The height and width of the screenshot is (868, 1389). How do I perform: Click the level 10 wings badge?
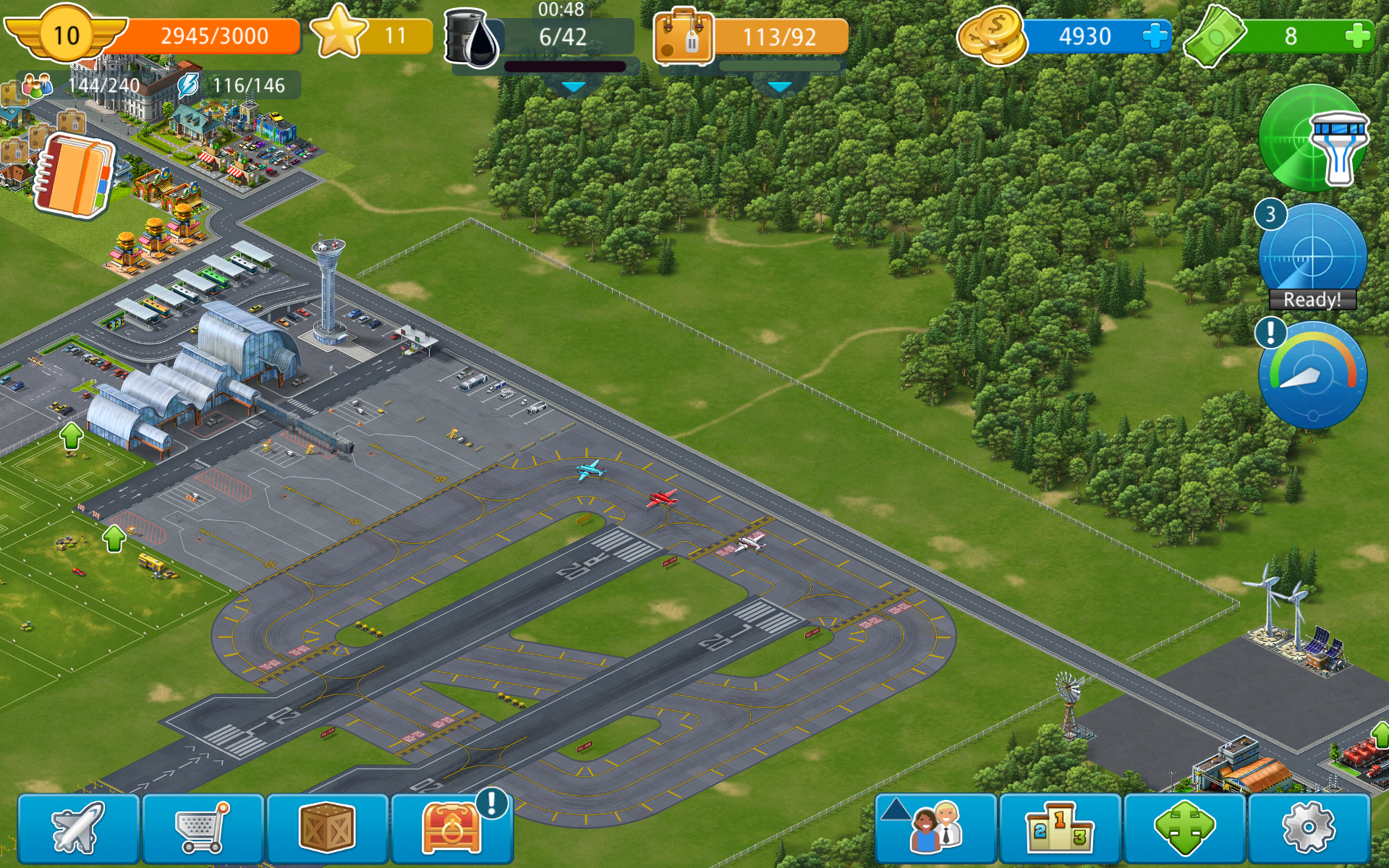66,35
